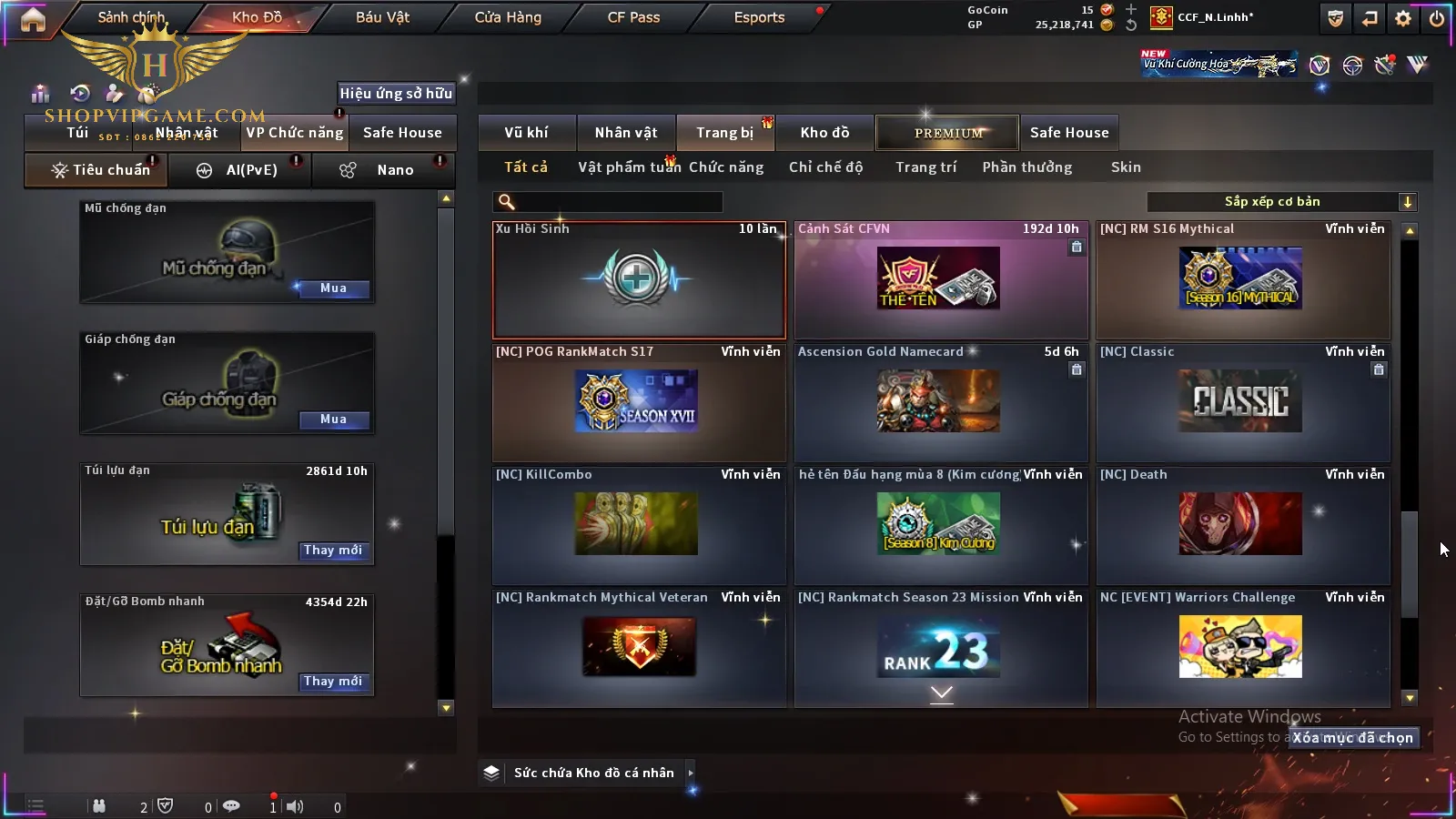This screenshot has width=1456, height=819.
Task: Select the PREMIUM inventory tab
Action: pos(947,133)
